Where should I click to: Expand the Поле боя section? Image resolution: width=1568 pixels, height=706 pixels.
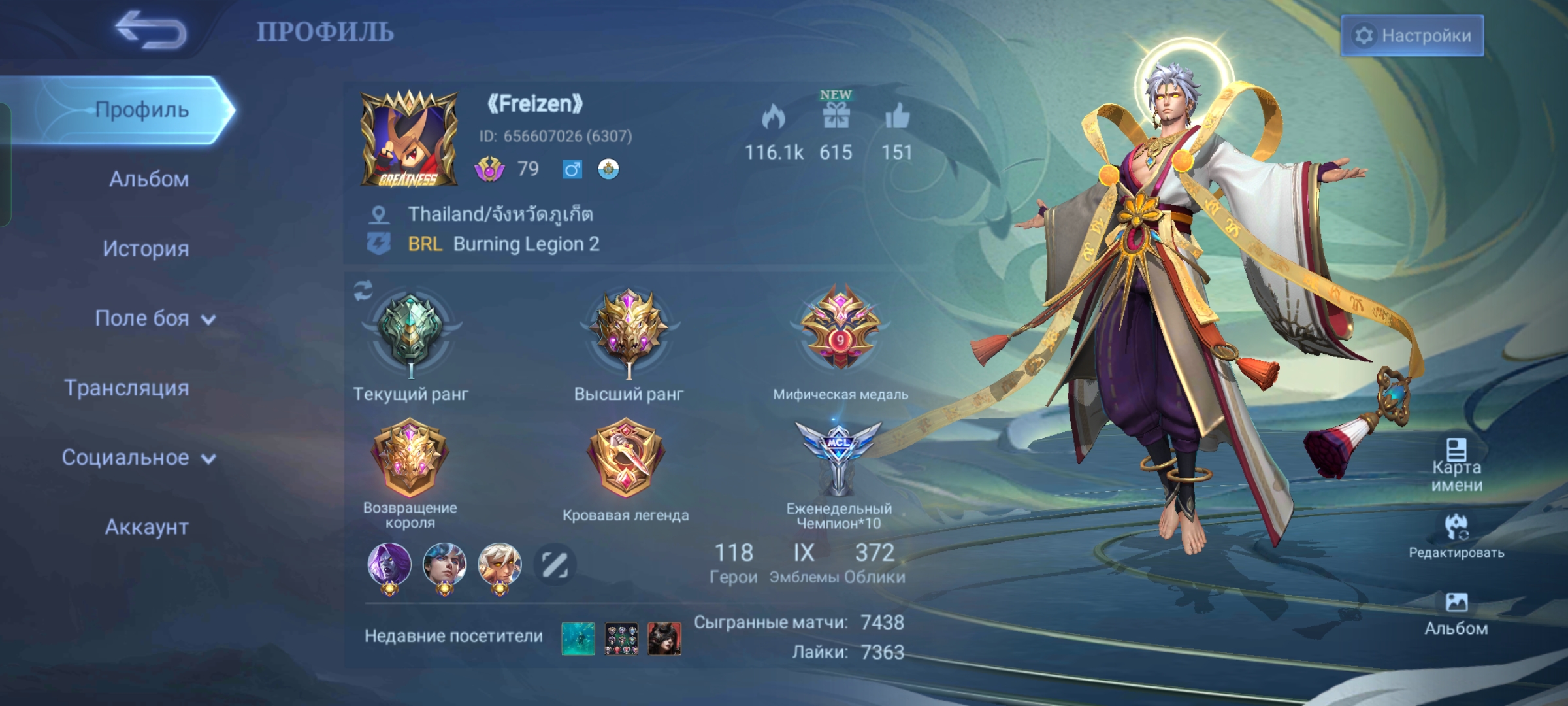[x=154, y=318]
